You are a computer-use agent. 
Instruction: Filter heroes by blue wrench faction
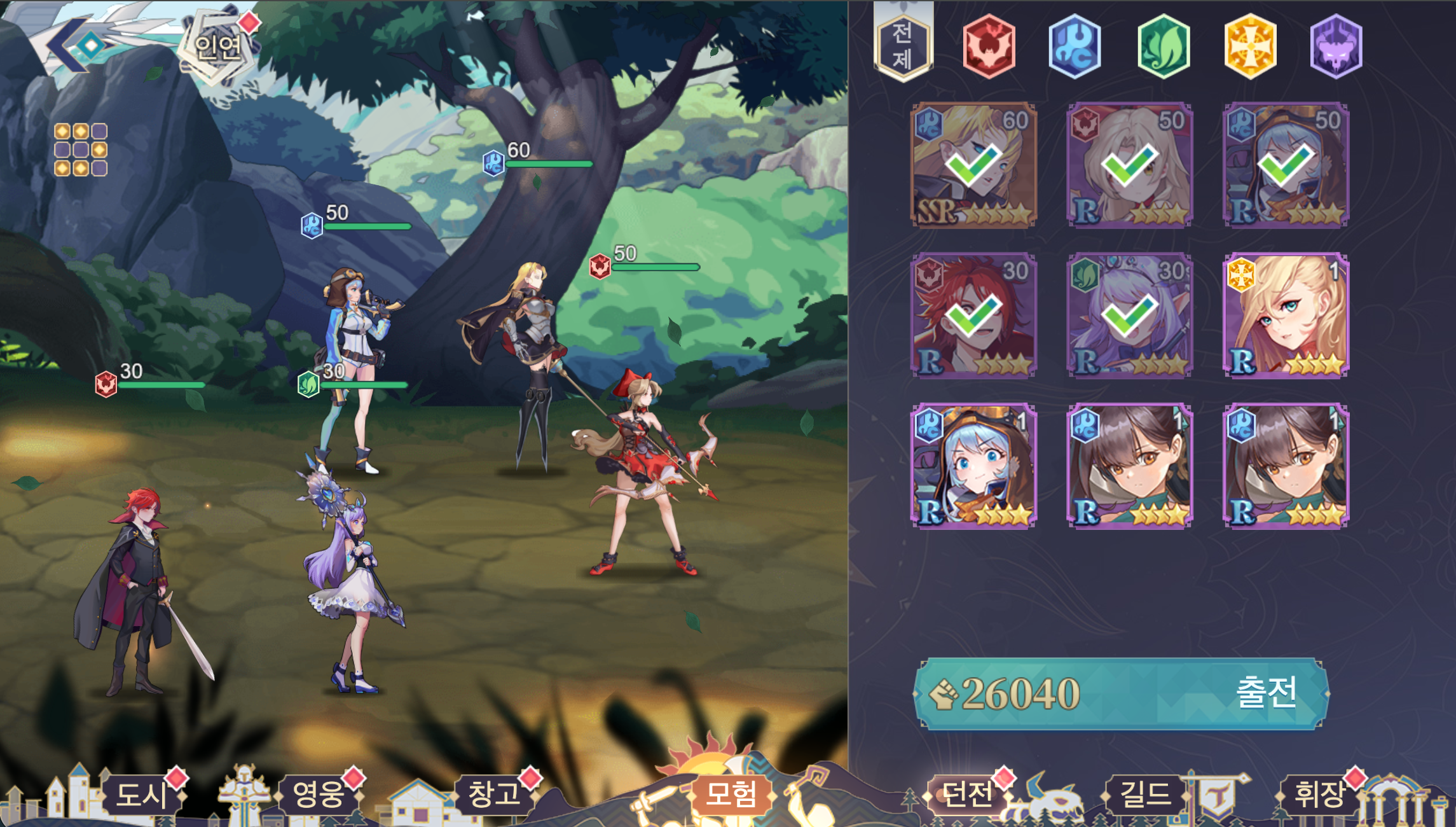point(1075,46)
